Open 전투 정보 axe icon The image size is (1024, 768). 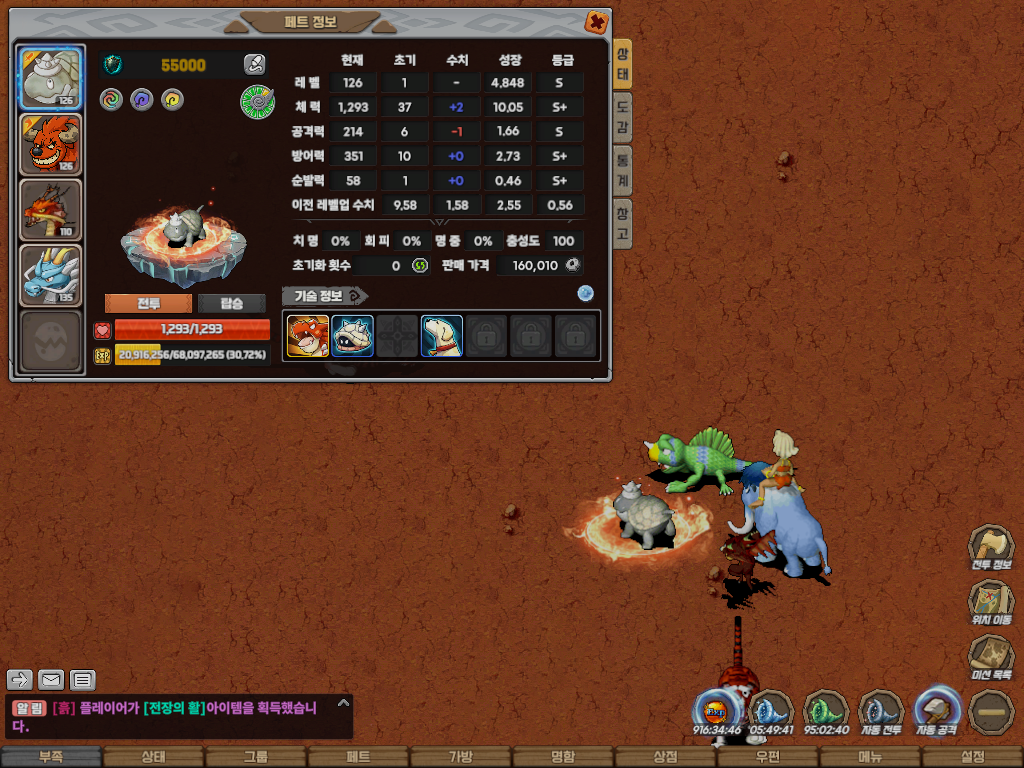coord(990,548)
